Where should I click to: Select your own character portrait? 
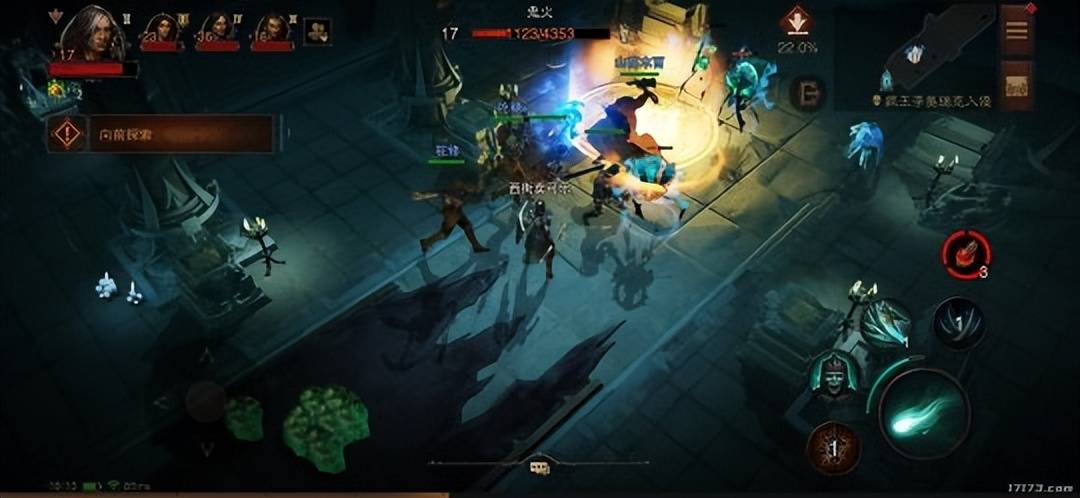tap(90, 35)
